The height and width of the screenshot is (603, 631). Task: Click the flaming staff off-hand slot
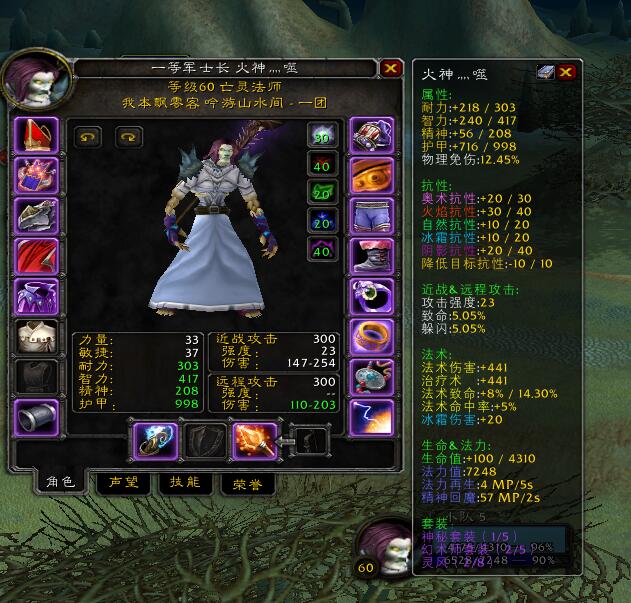253,440
